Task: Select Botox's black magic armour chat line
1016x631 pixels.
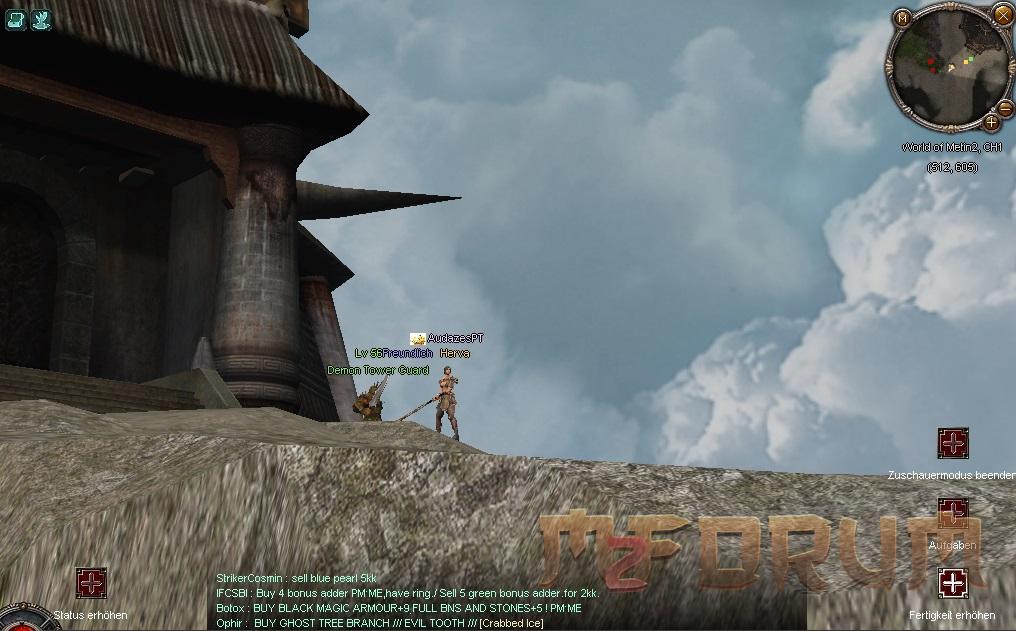Action: coord(399,608)
